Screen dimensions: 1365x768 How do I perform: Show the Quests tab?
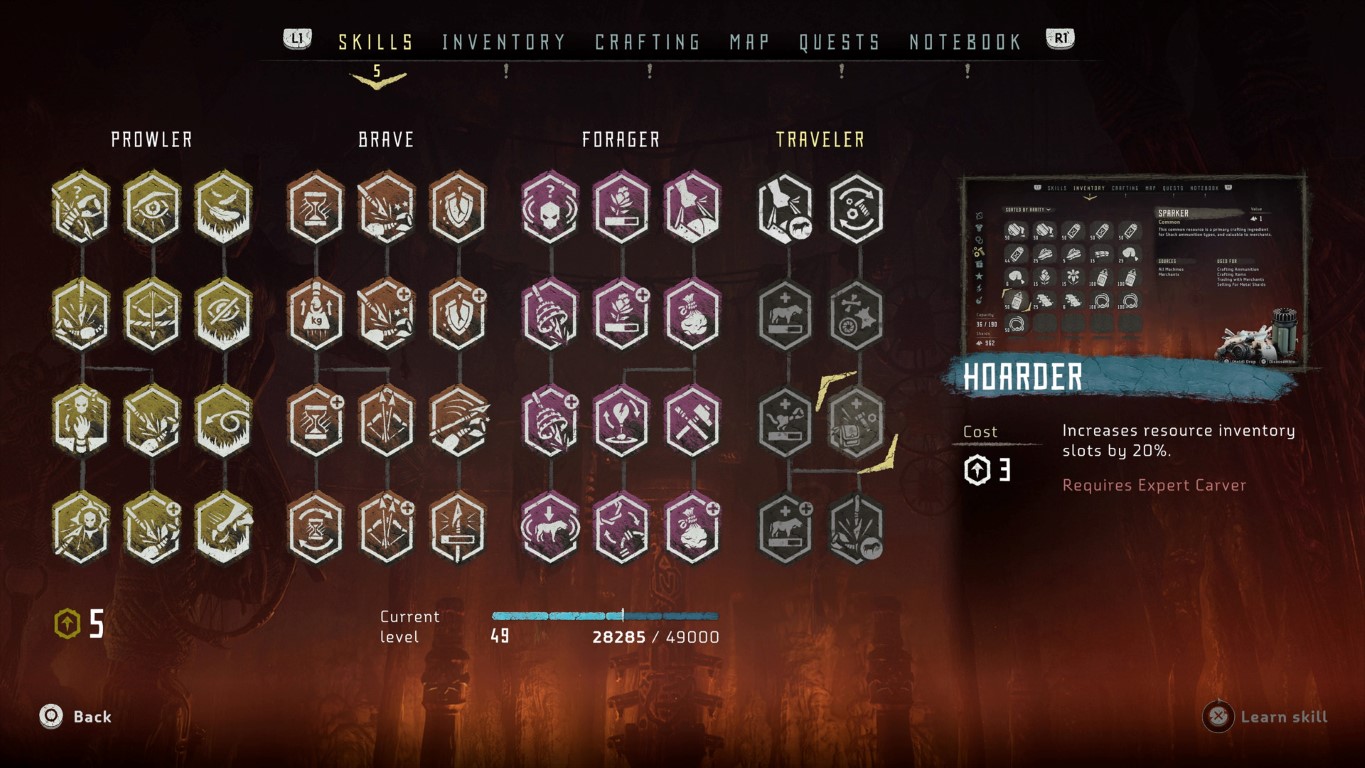(840, 42)
